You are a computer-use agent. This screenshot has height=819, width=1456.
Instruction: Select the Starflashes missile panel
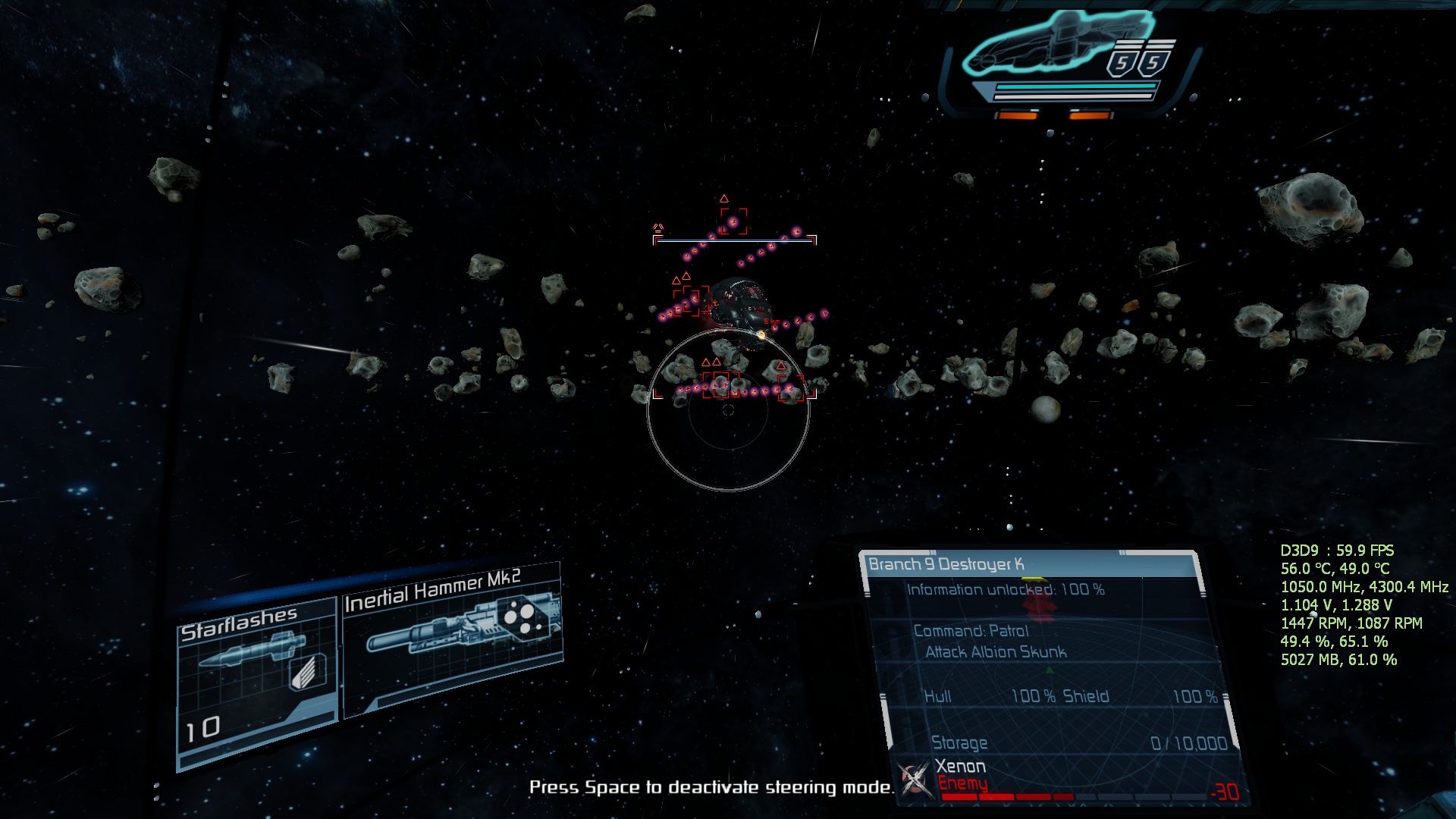tap(256, 679)
